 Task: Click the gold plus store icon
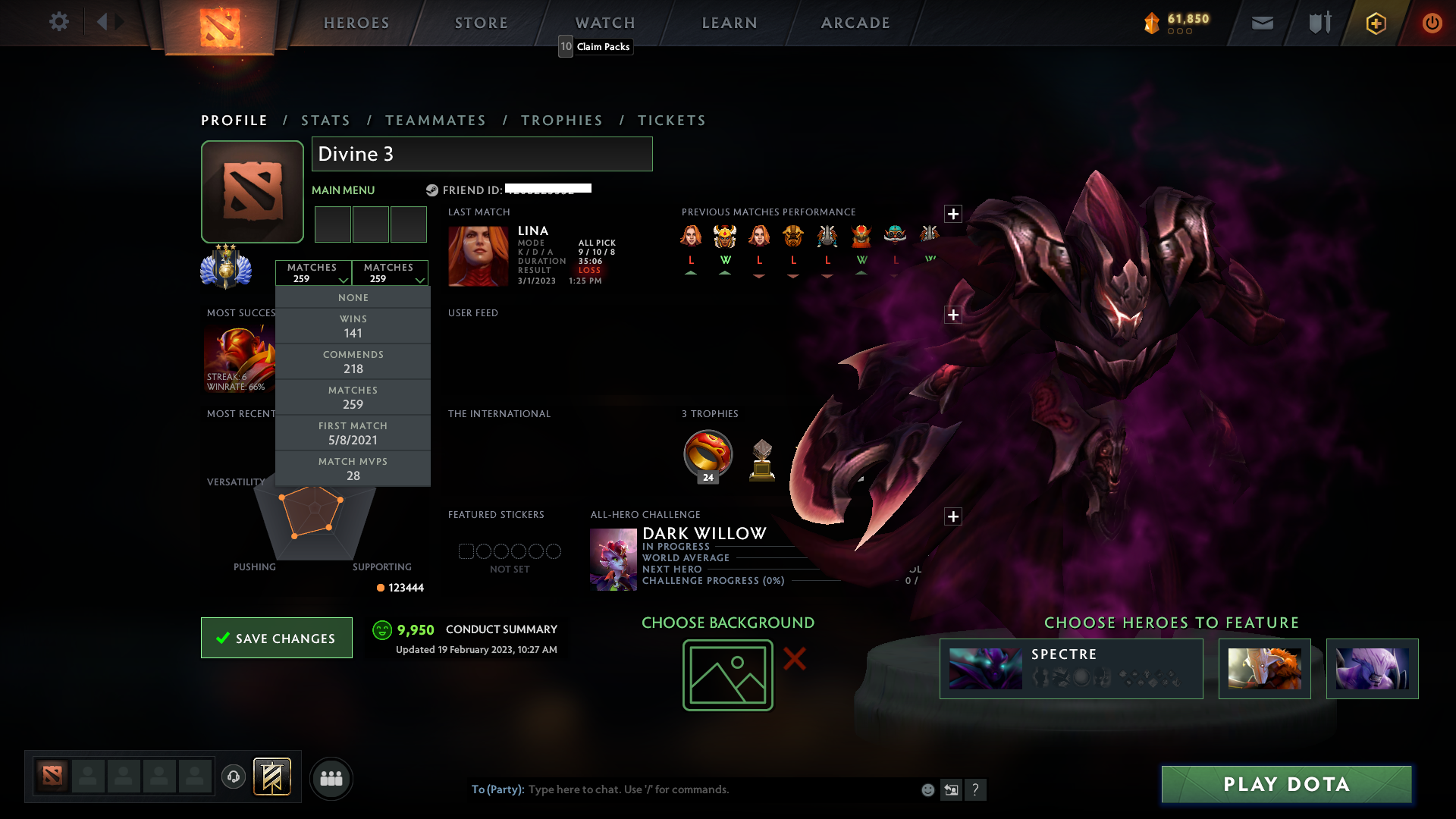(x=1375, y=23)
